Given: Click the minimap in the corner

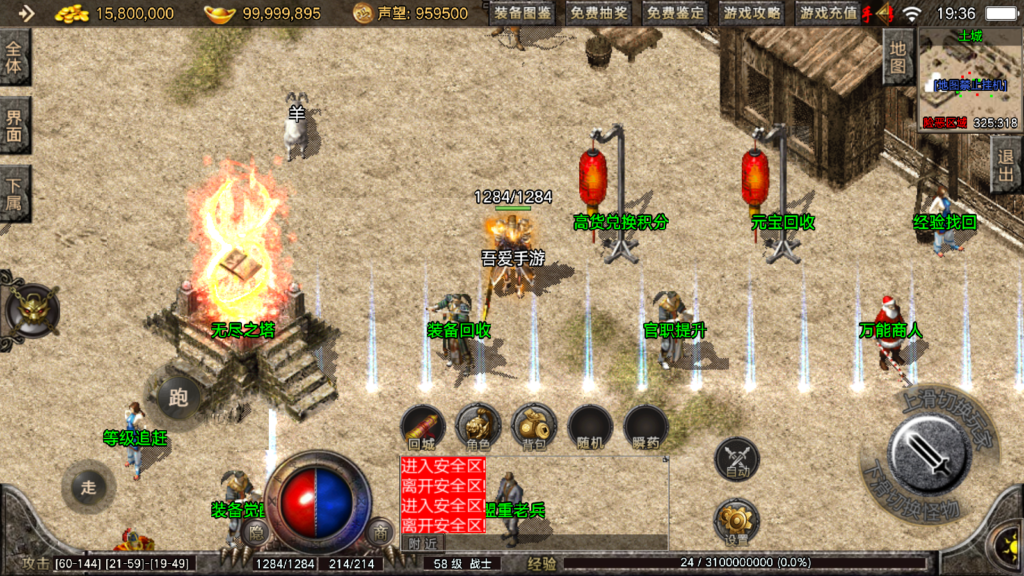Looking at the screenshot, I should [967, 78].
